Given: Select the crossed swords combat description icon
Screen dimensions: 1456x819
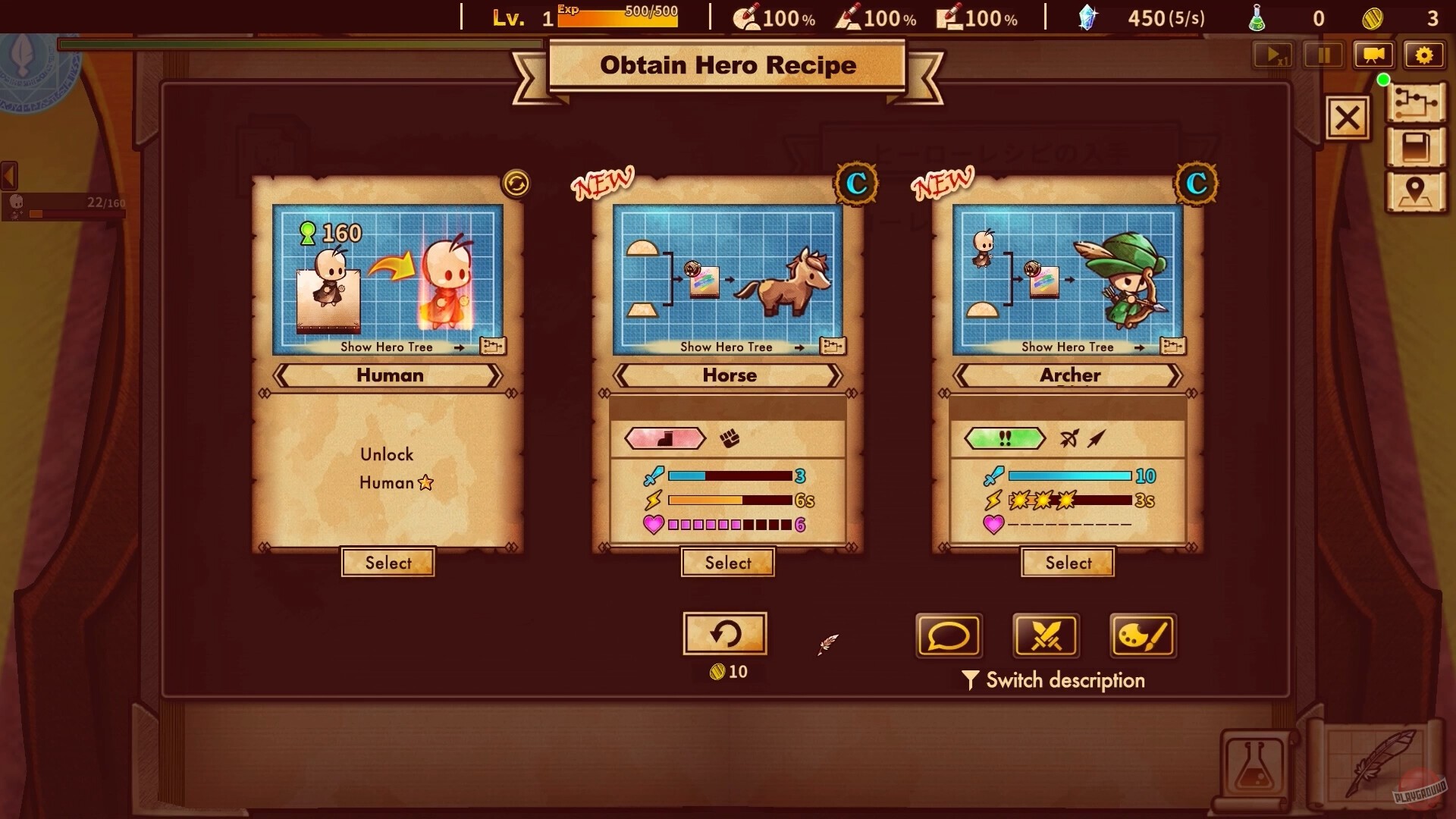Looking at the screenshot, I should pyautogui.click(x=1045, y=636).
